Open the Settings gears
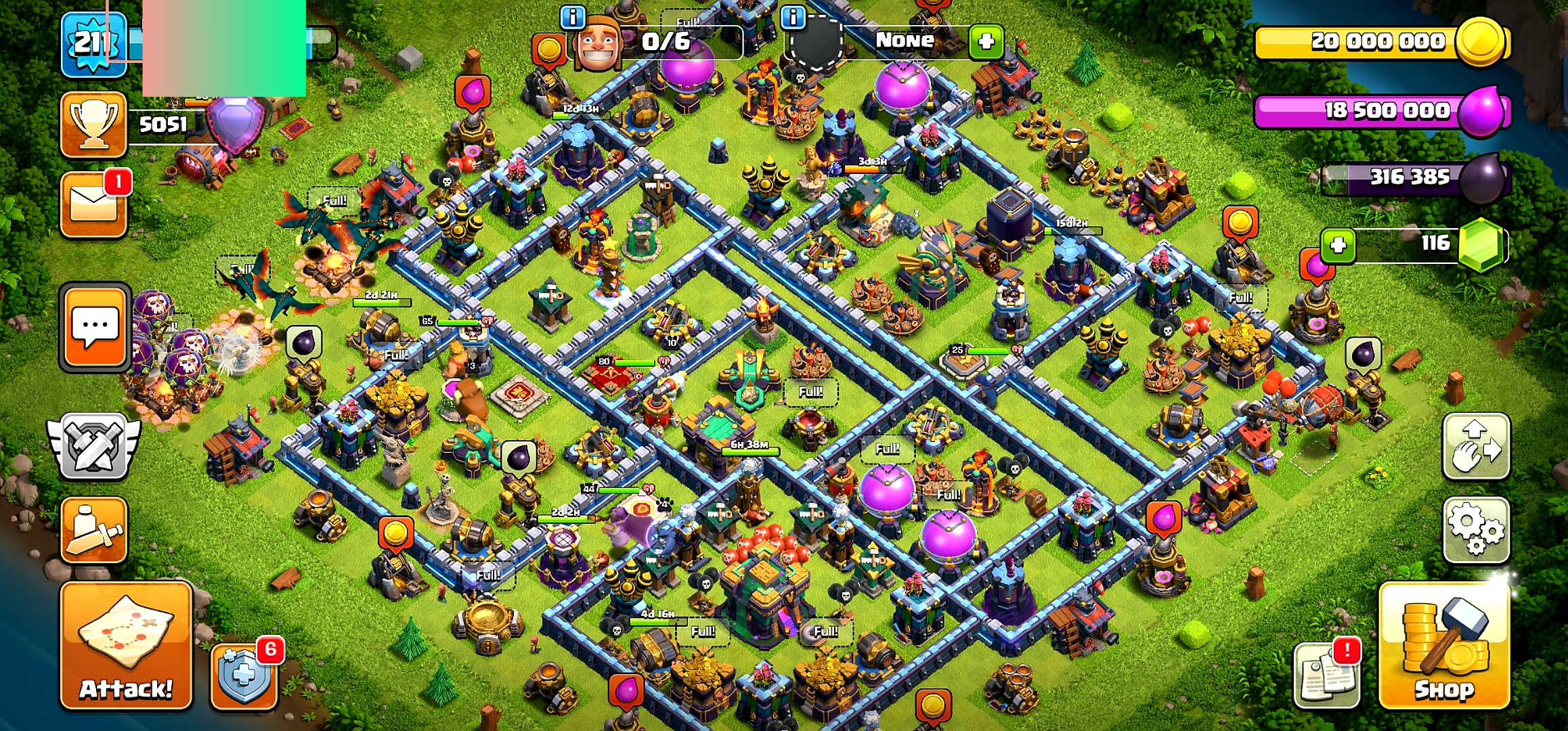Image resolution: width=1568 pixels, height=731 pixels. click(1476, 530)
